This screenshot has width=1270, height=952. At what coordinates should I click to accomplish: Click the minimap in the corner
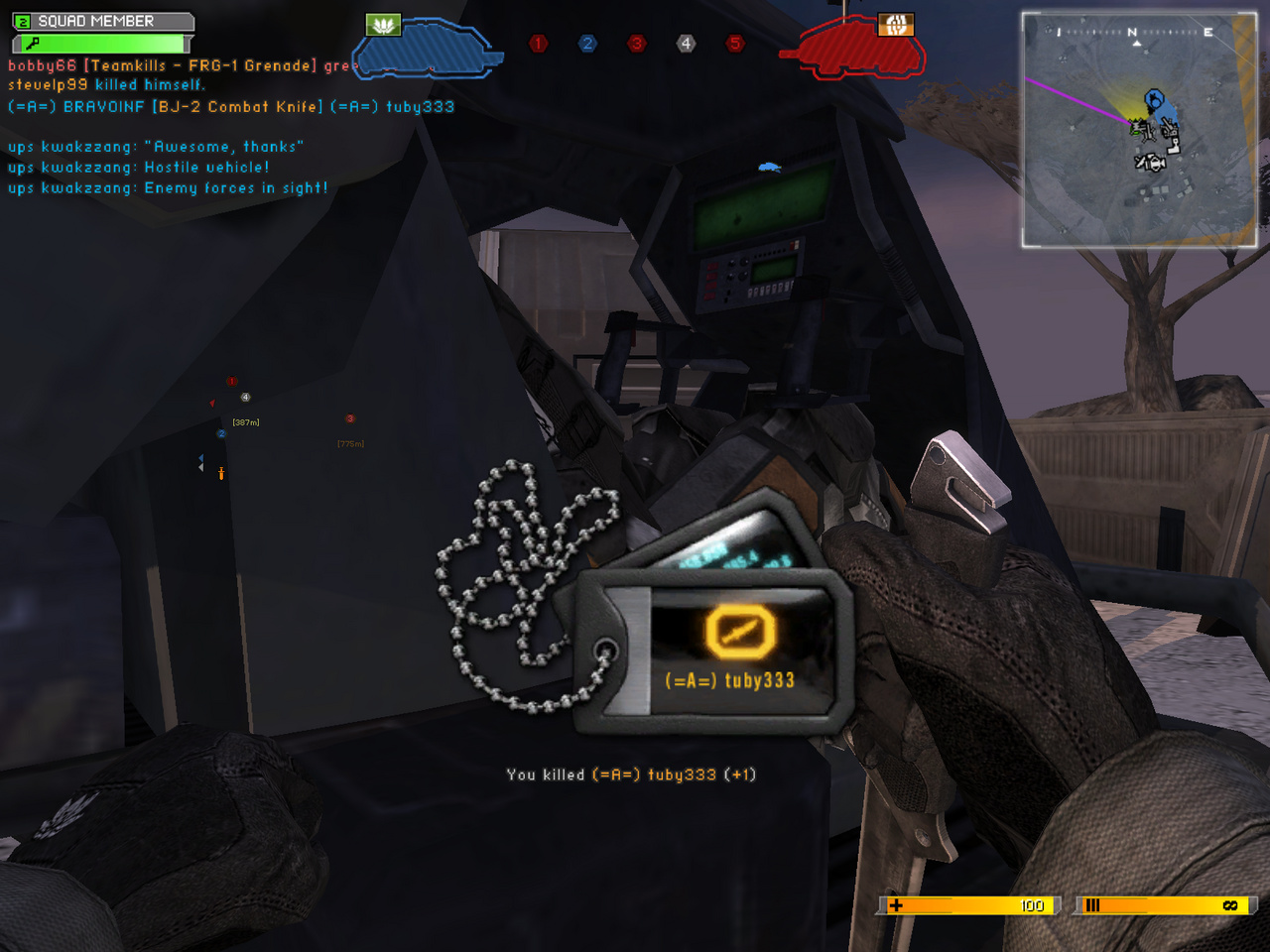1139,129
